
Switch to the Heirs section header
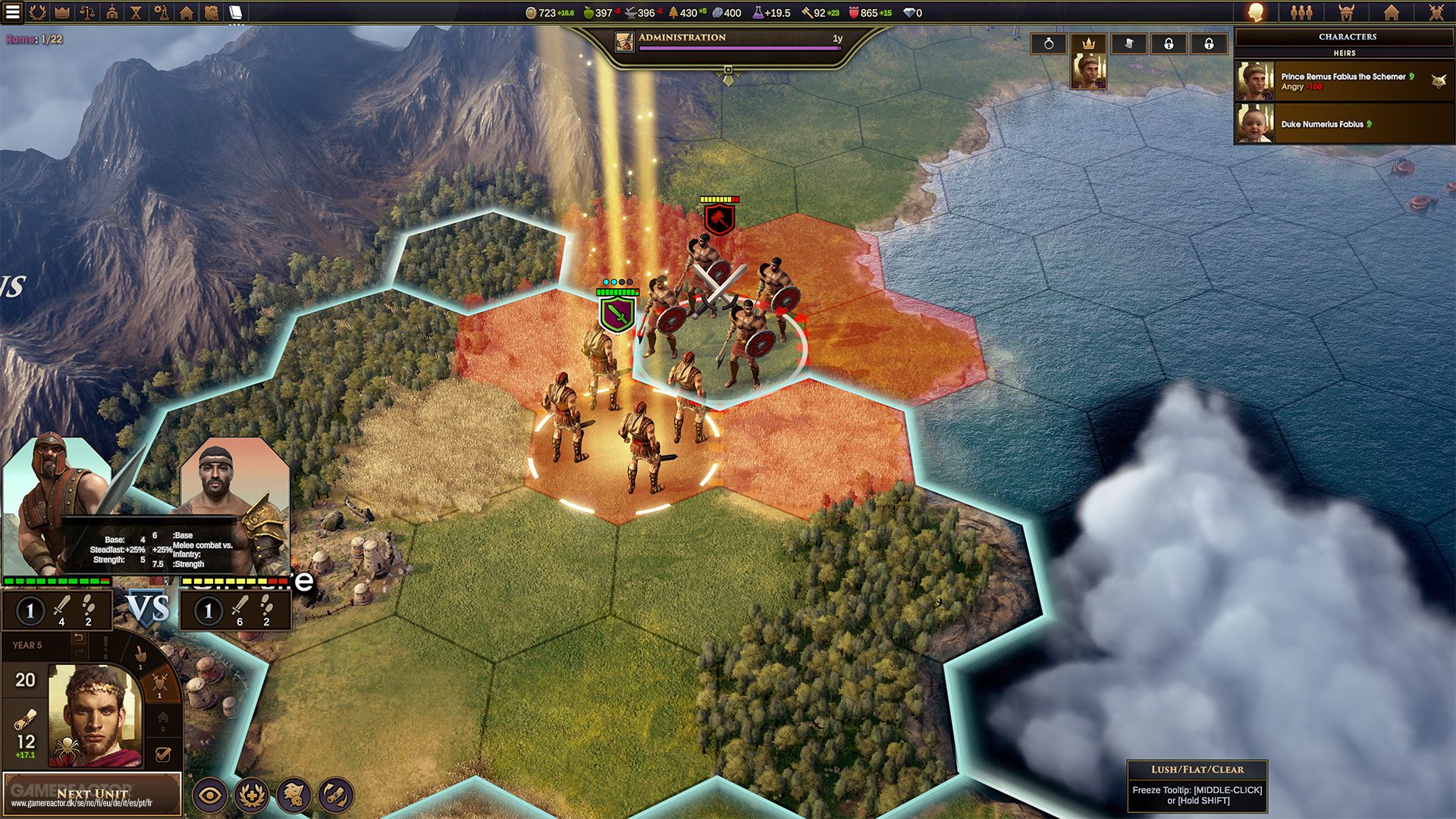1344,53
